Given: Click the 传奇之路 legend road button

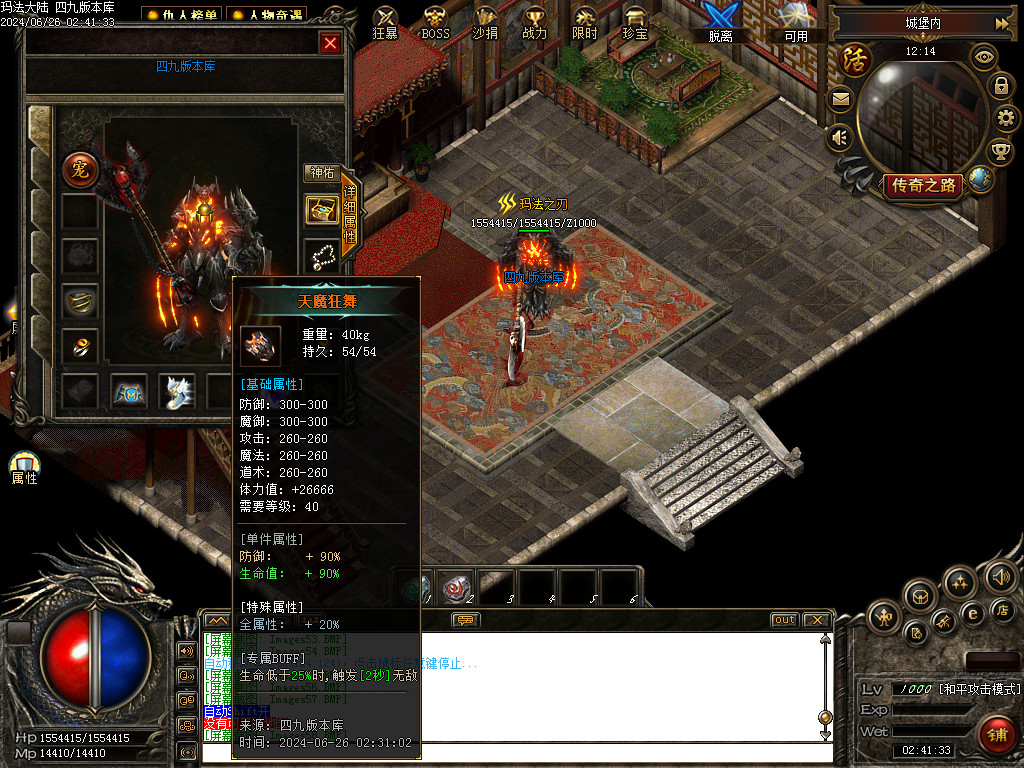Looking at the screenshot, I should click(x=923, y=185).
